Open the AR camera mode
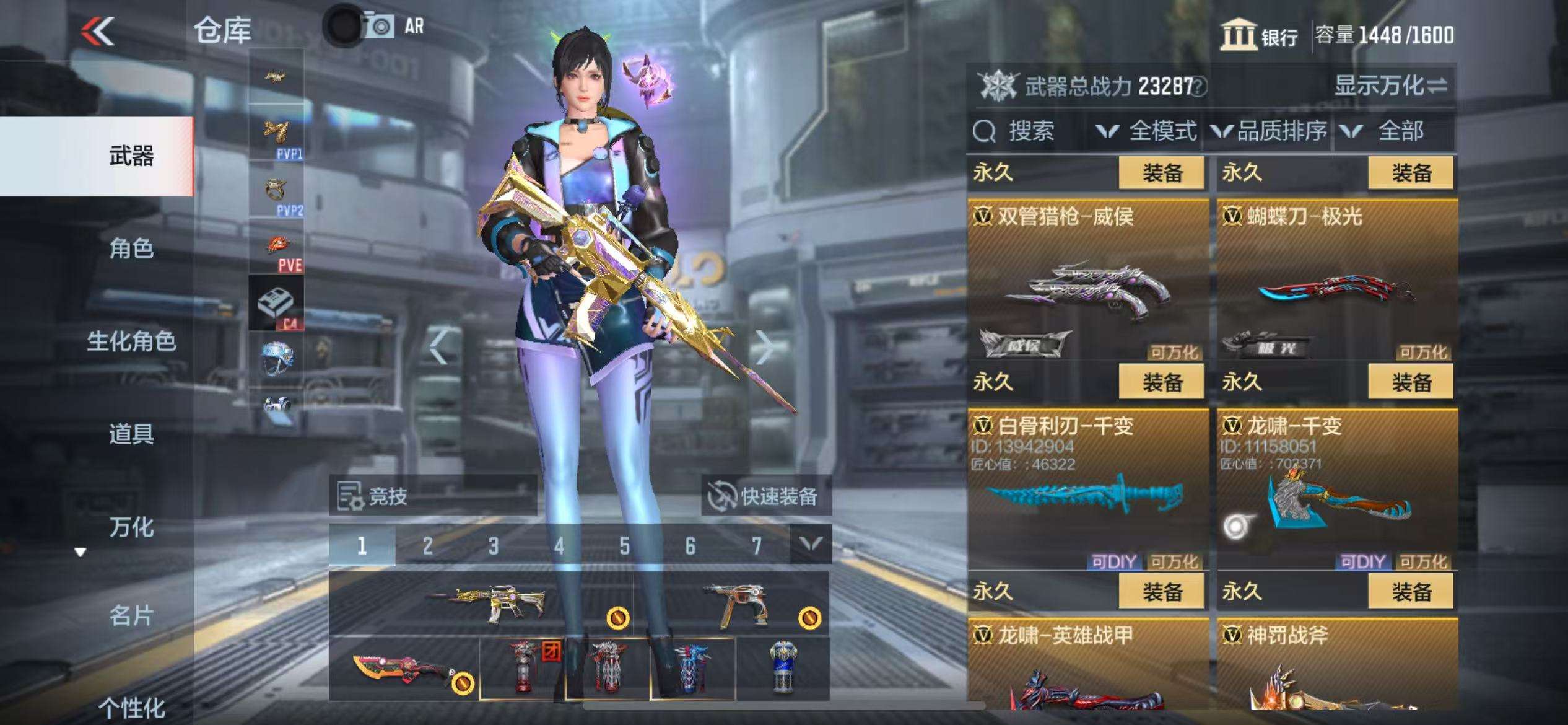Image resolution: width=1568 pixels, height=725 pixels. 393,27
